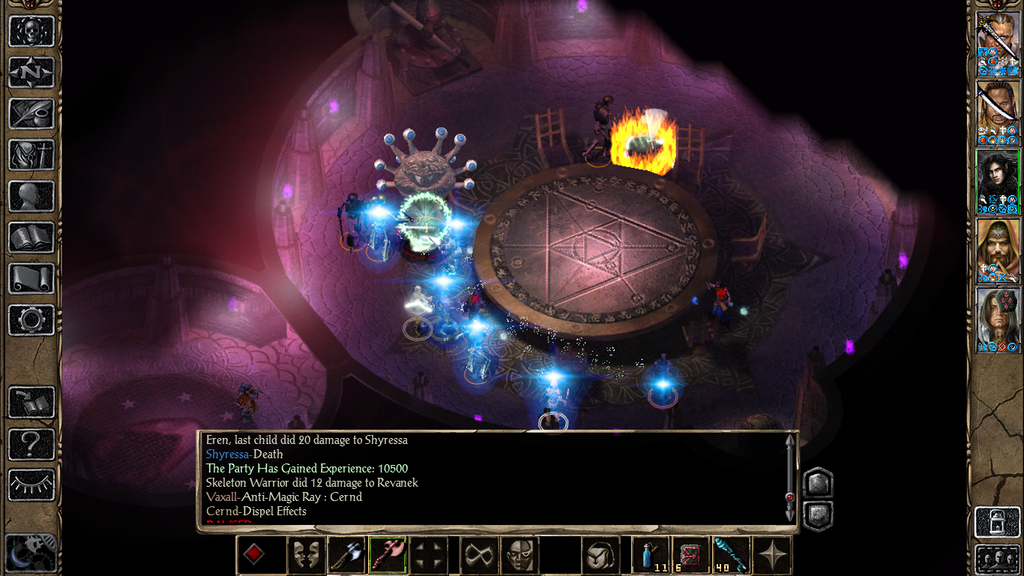This screenshot has width=1024, height=576.
Task: Use the blue wand quick item
Action: click(x=732, y=555)
